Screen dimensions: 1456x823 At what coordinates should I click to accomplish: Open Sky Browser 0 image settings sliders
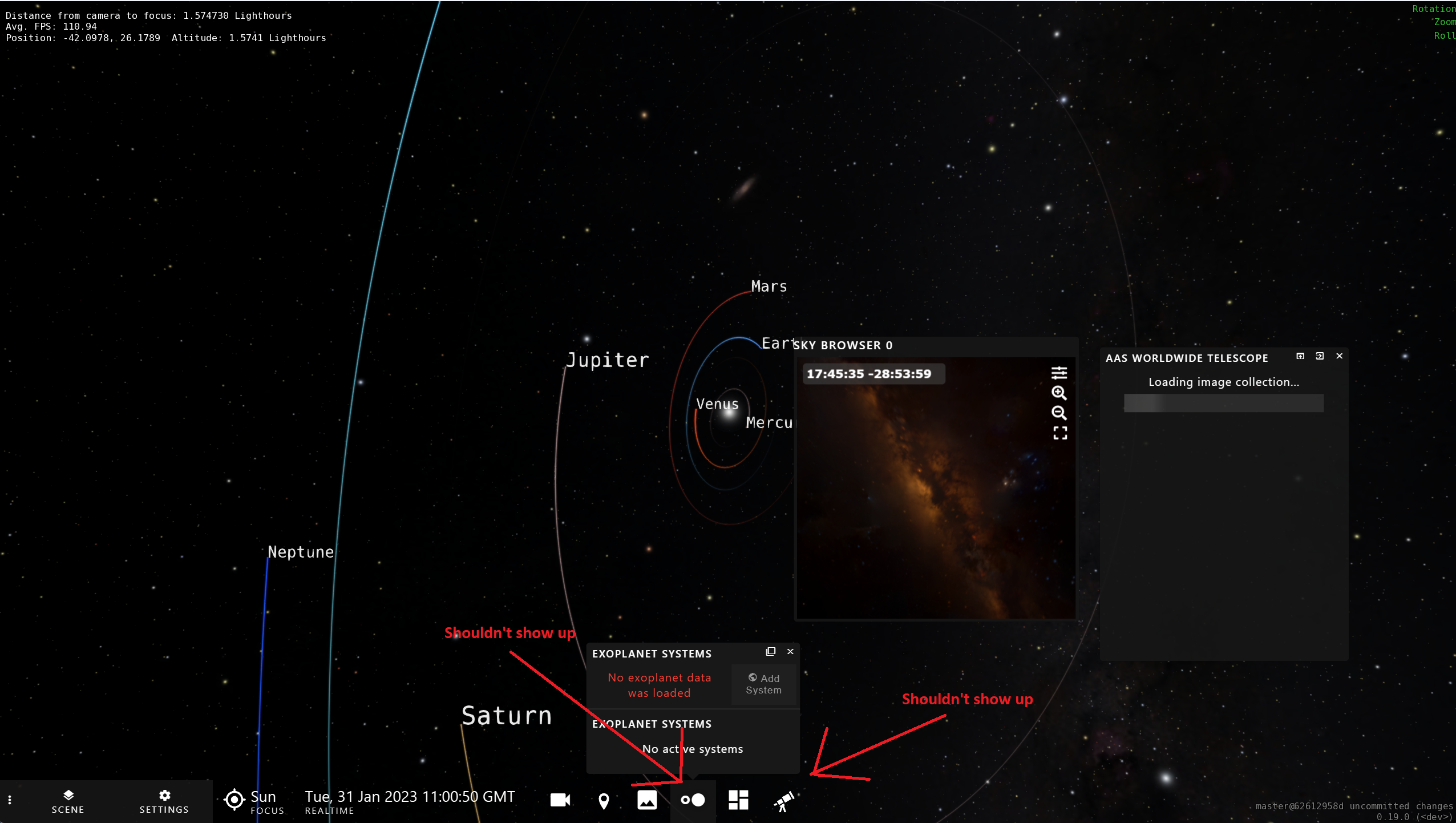[x=1060, y=373]
